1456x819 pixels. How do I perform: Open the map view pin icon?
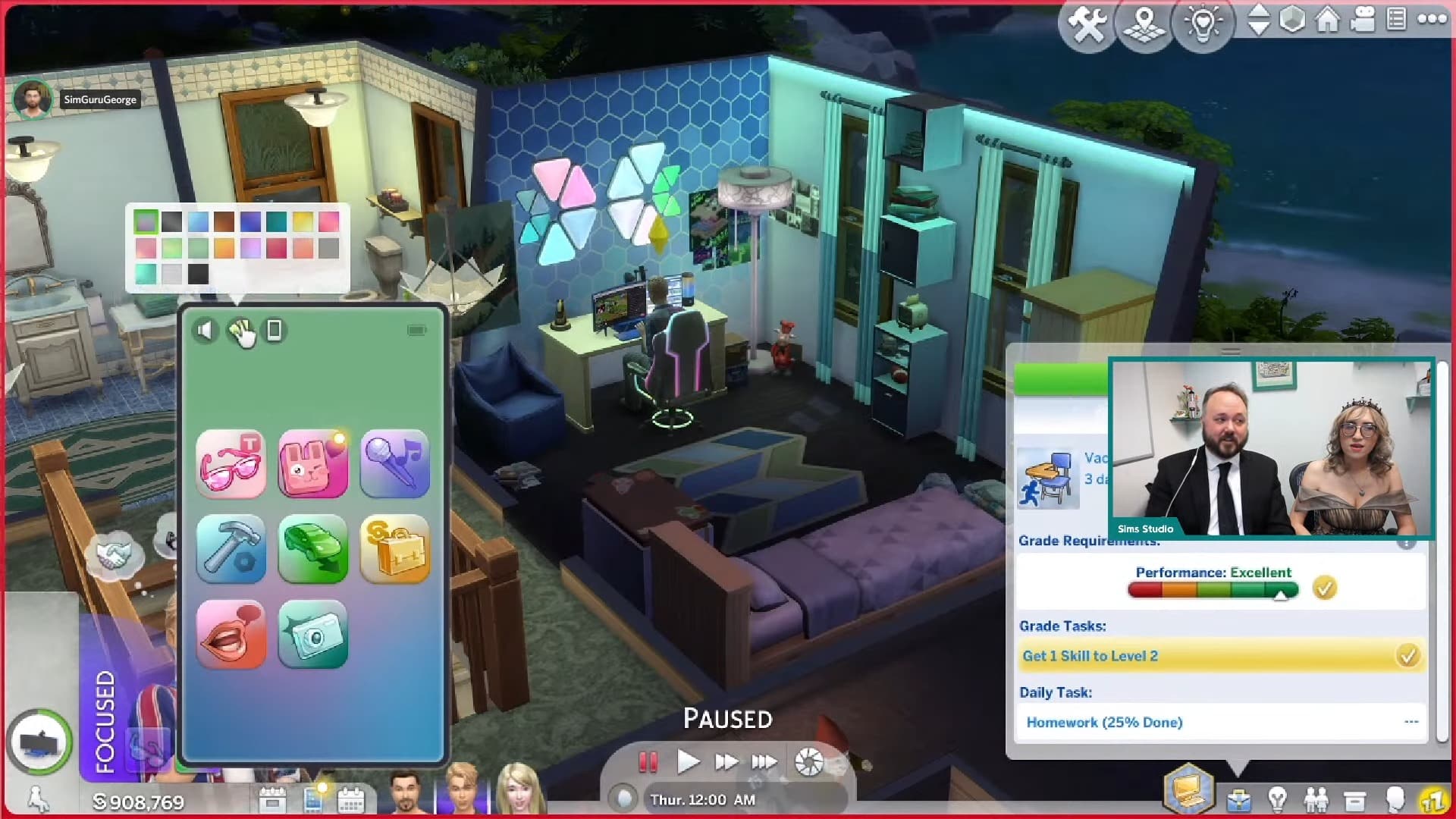(1144, 24)
